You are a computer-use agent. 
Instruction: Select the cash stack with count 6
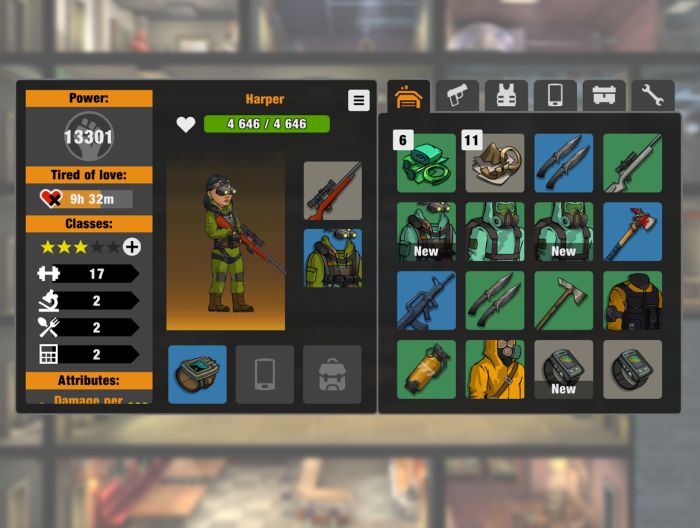point(426,163)
